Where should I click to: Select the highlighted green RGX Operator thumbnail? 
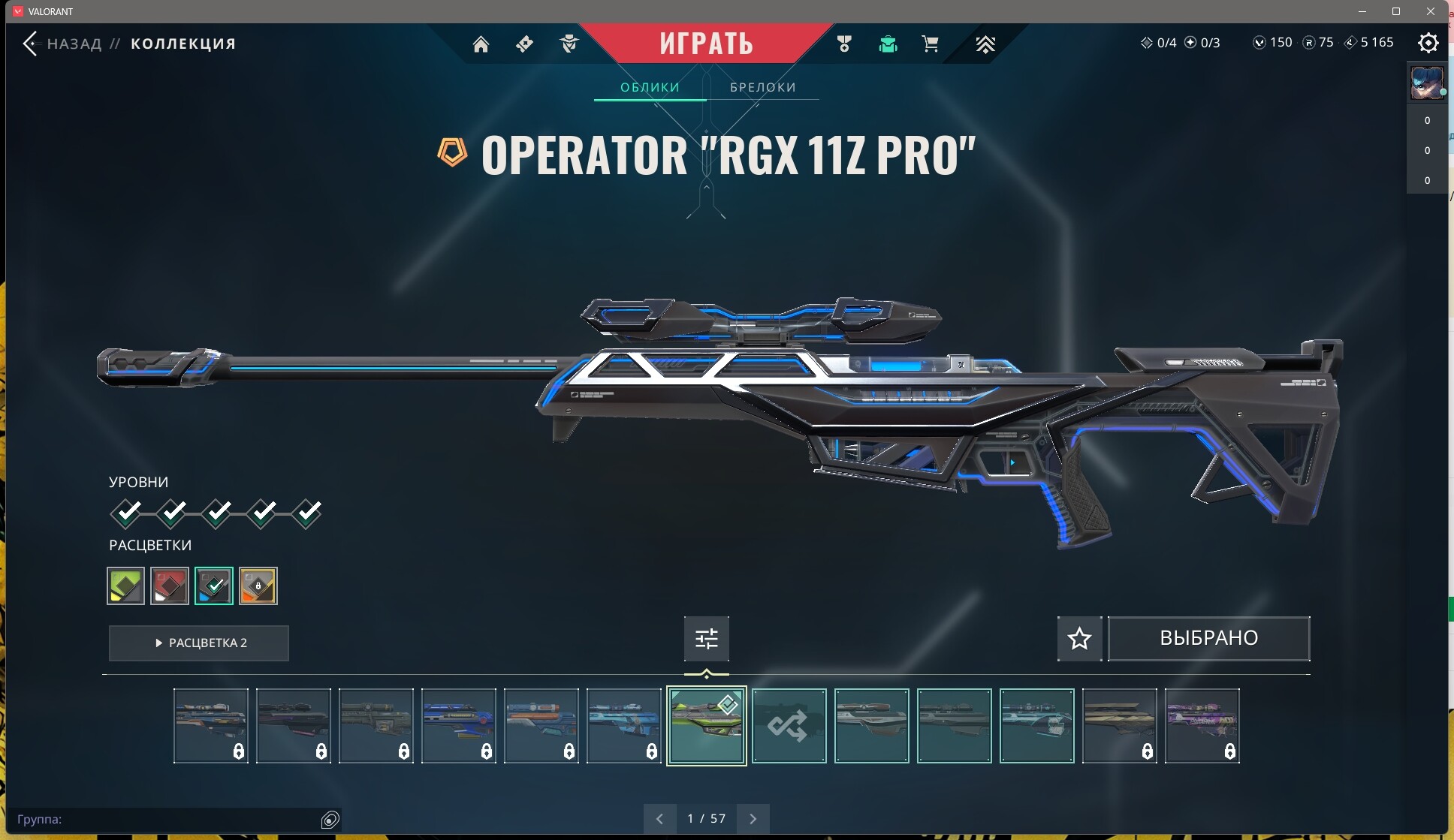[x=706, y=726]
